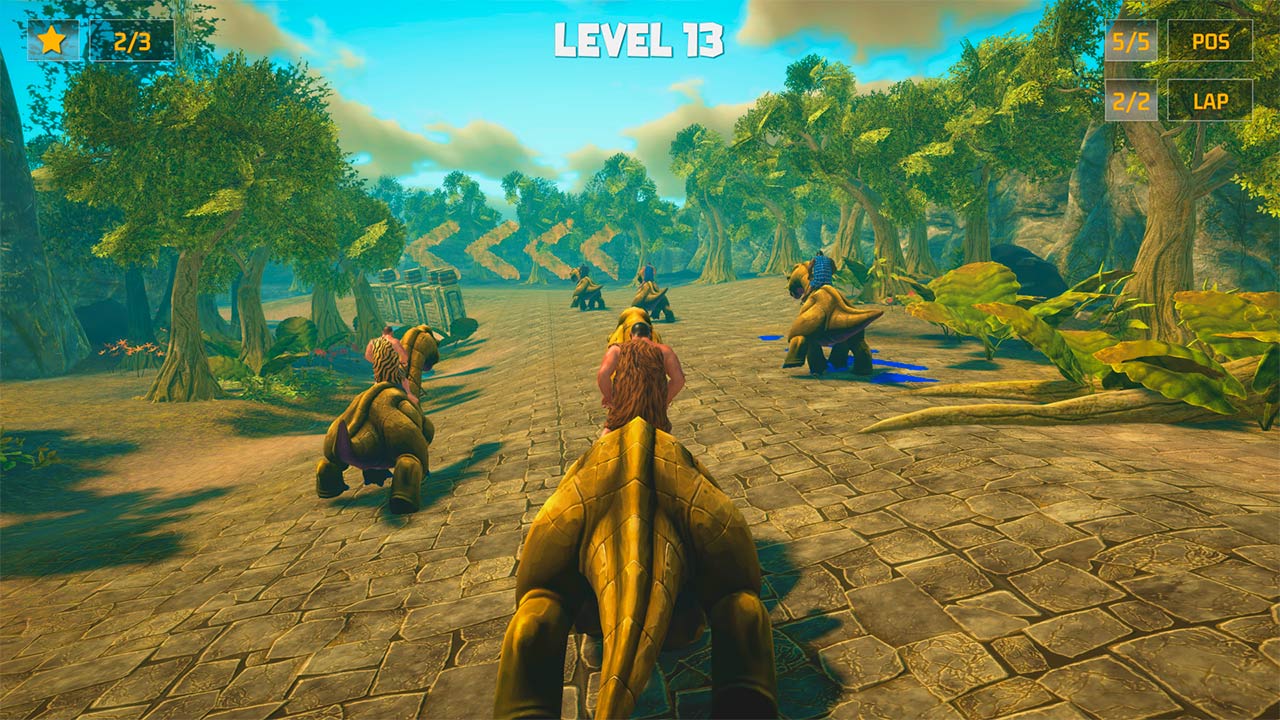Select the leftmost chevron arrow signpost
The height and width of the screenshot is (720, 1280).
click(x=432, y=245)
